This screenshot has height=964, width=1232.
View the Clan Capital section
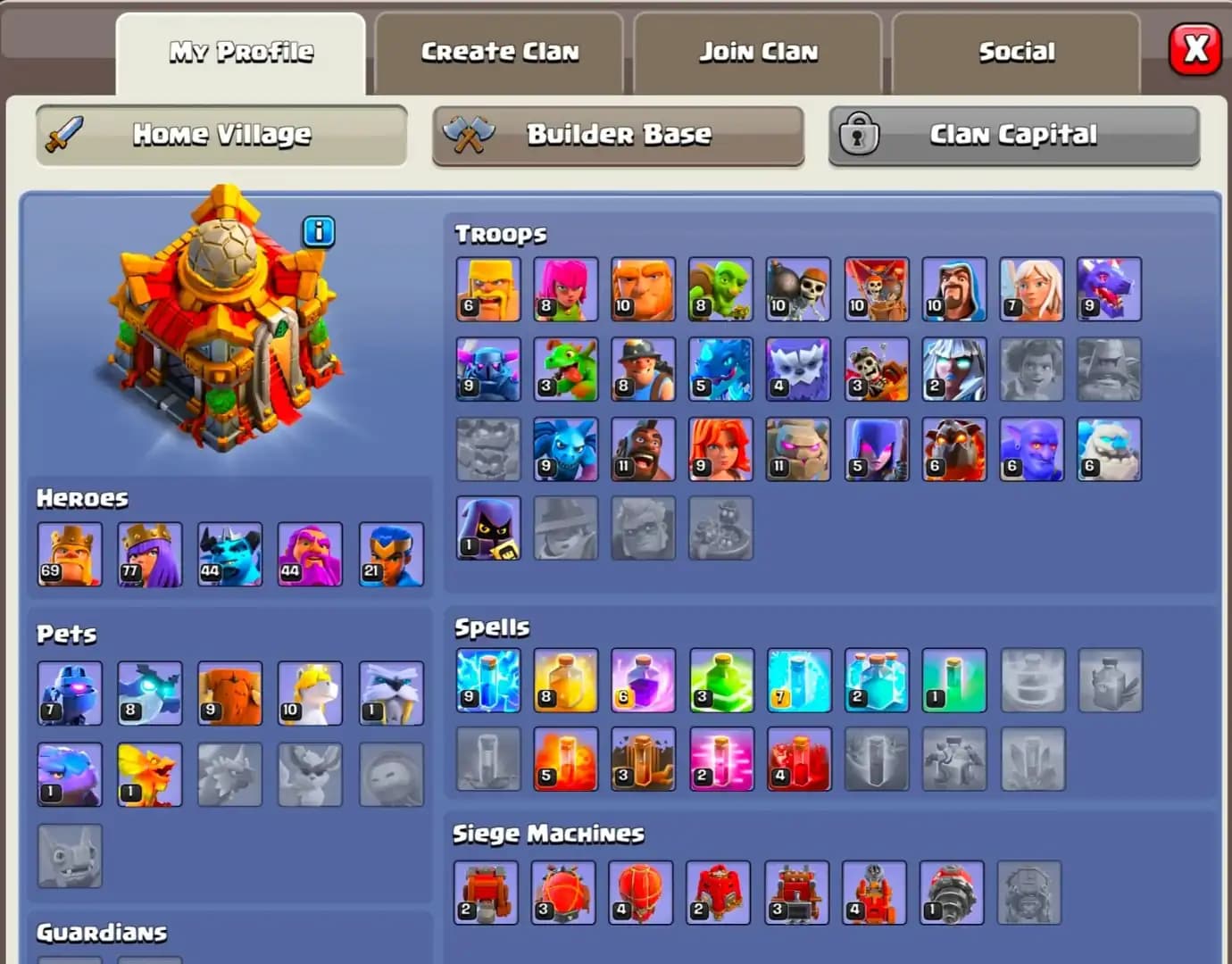(x=1014, y=136)
